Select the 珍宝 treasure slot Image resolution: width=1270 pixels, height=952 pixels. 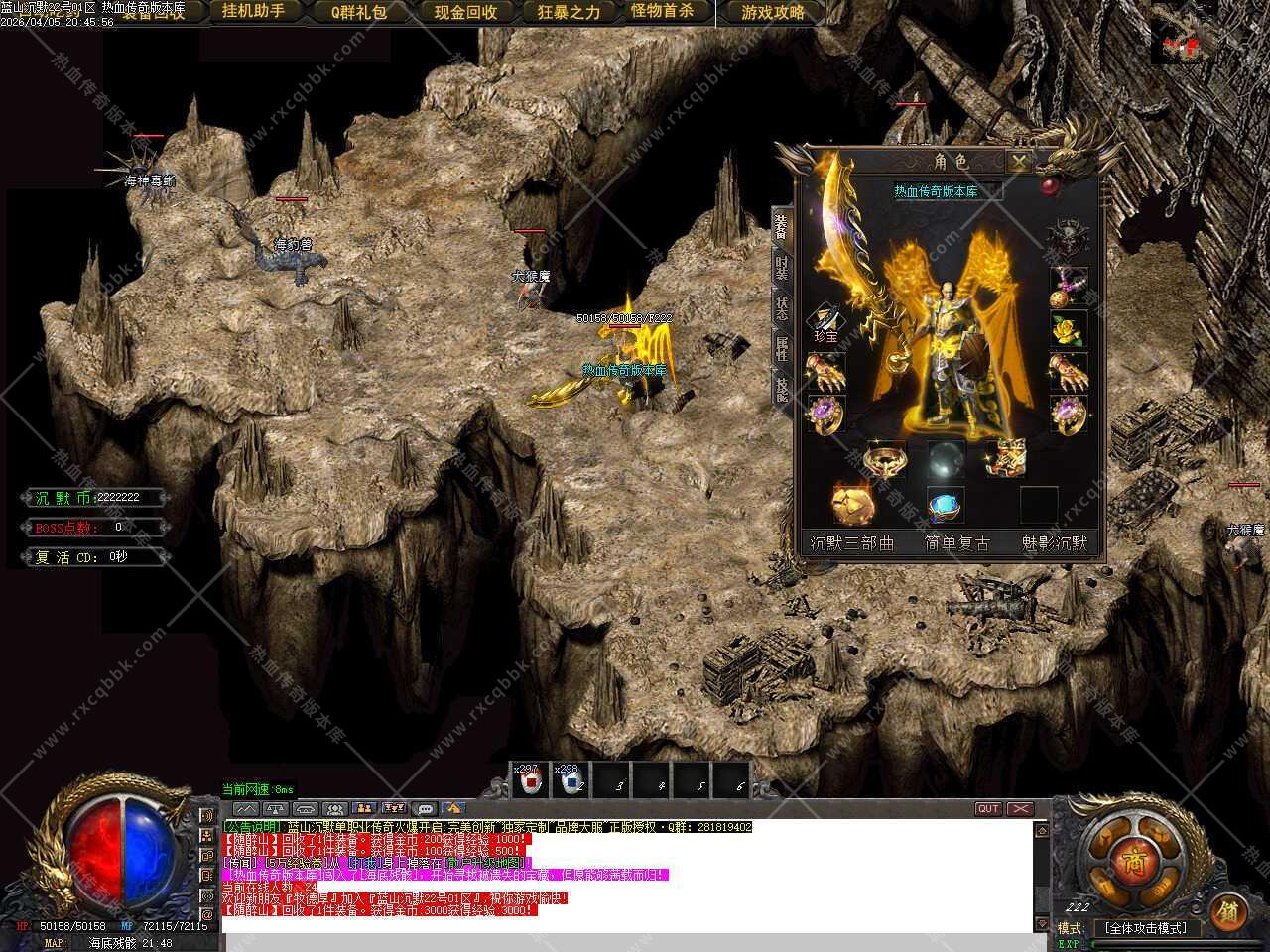point(825,323)
